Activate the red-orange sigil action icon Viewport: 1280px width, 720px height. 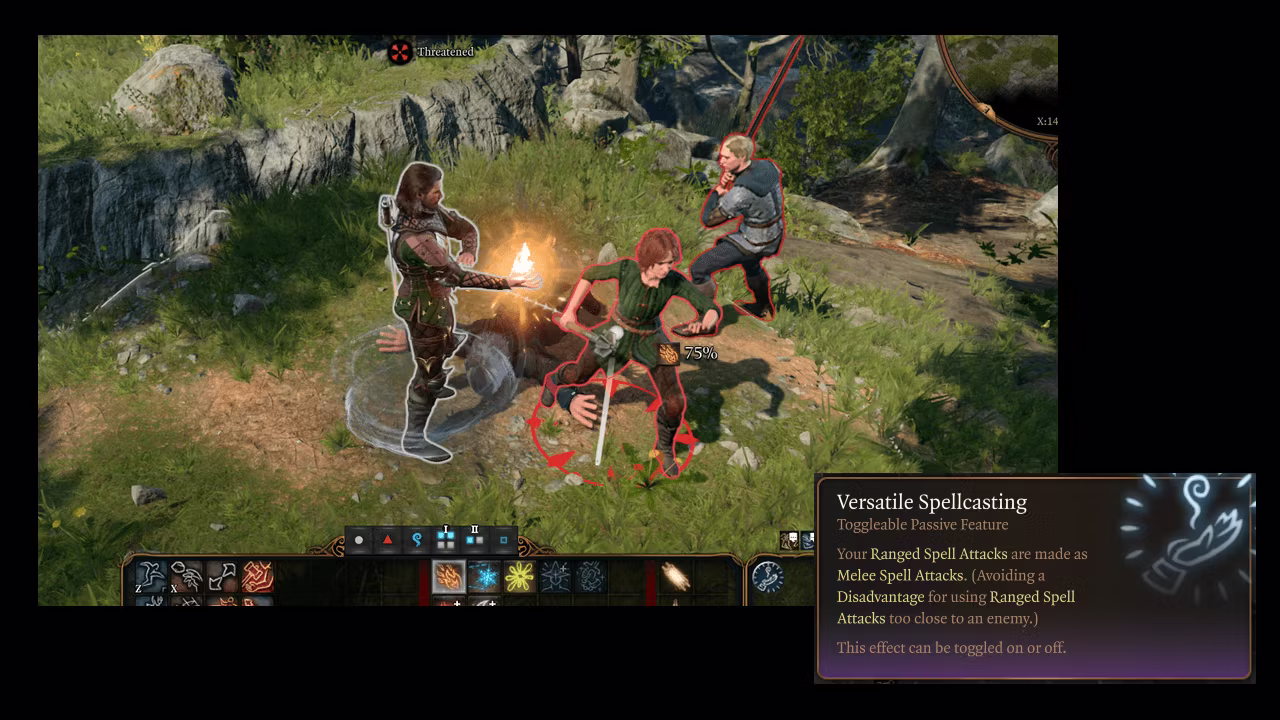click(257, 576)
